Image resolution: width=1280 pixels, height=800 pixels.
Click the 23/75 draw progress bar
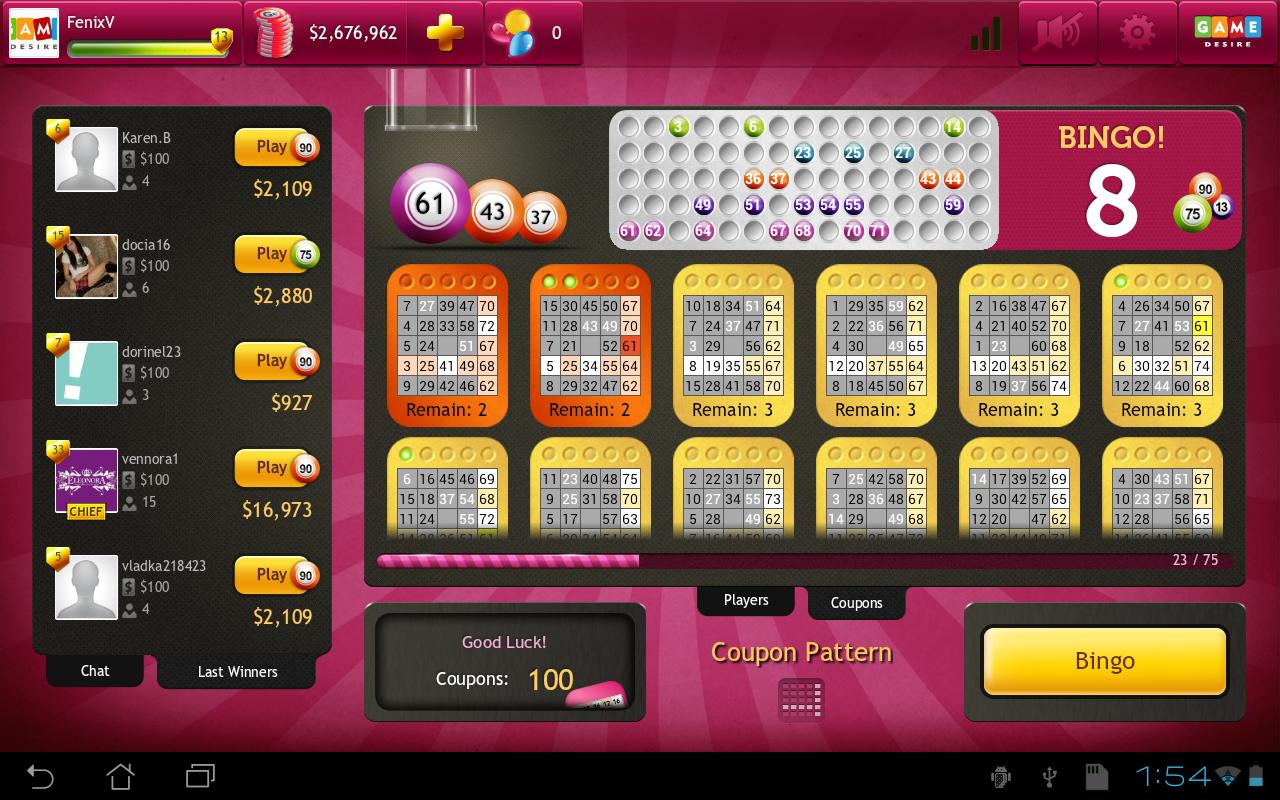[x=700, y=561]
